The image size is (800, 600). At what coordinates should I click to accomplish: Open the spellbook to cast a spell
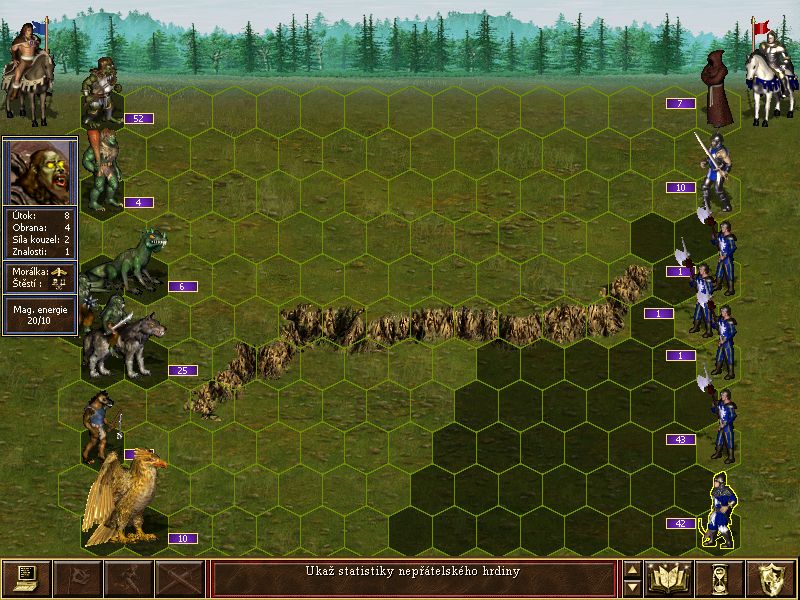tap(670, 578)
